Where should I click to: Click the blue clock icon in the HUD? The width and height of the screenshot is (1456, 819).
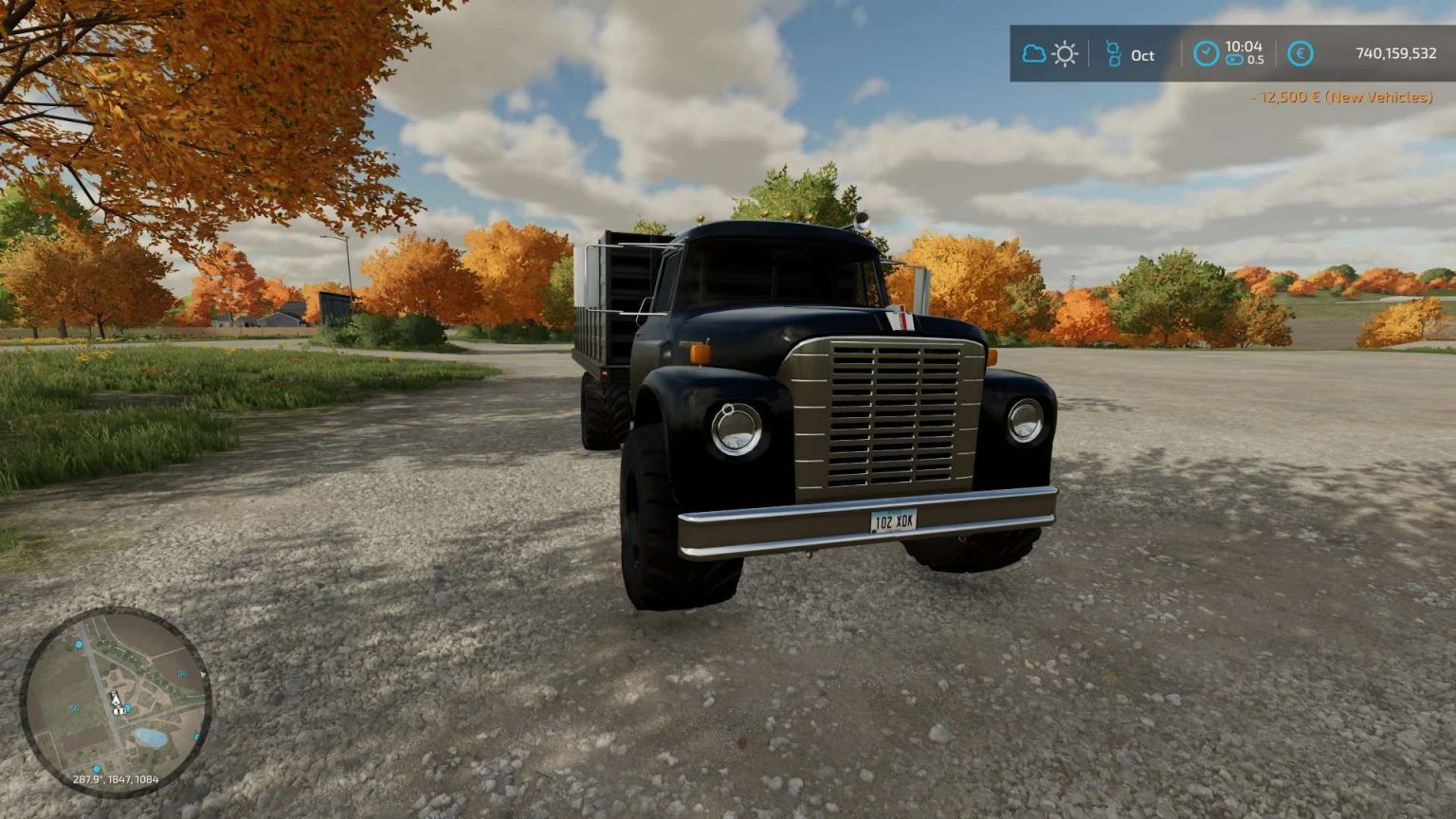(x=1207, y=54)
